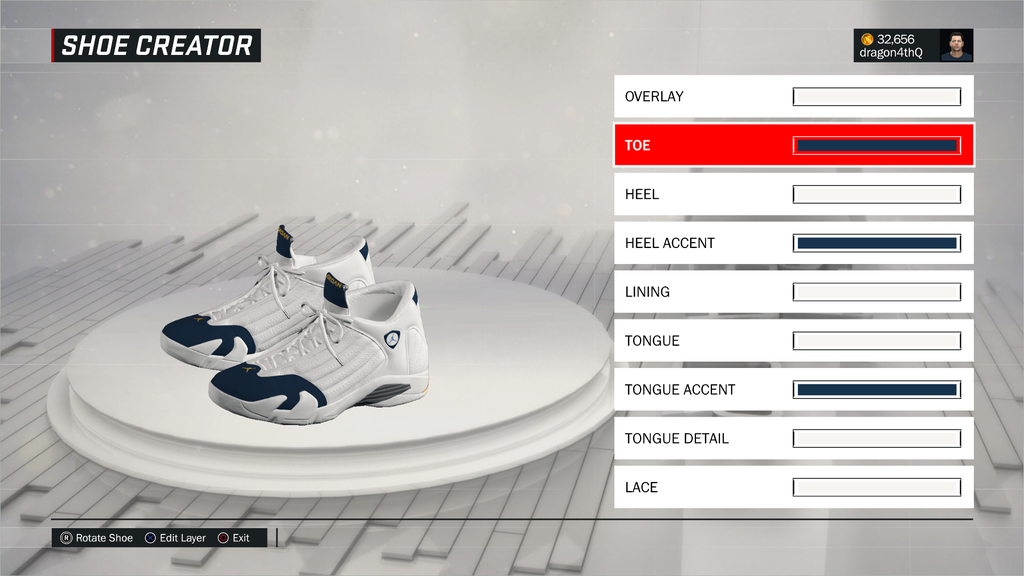Click the white Lace color swatch
1024x576 pixels.
click(x=877, y=487)
